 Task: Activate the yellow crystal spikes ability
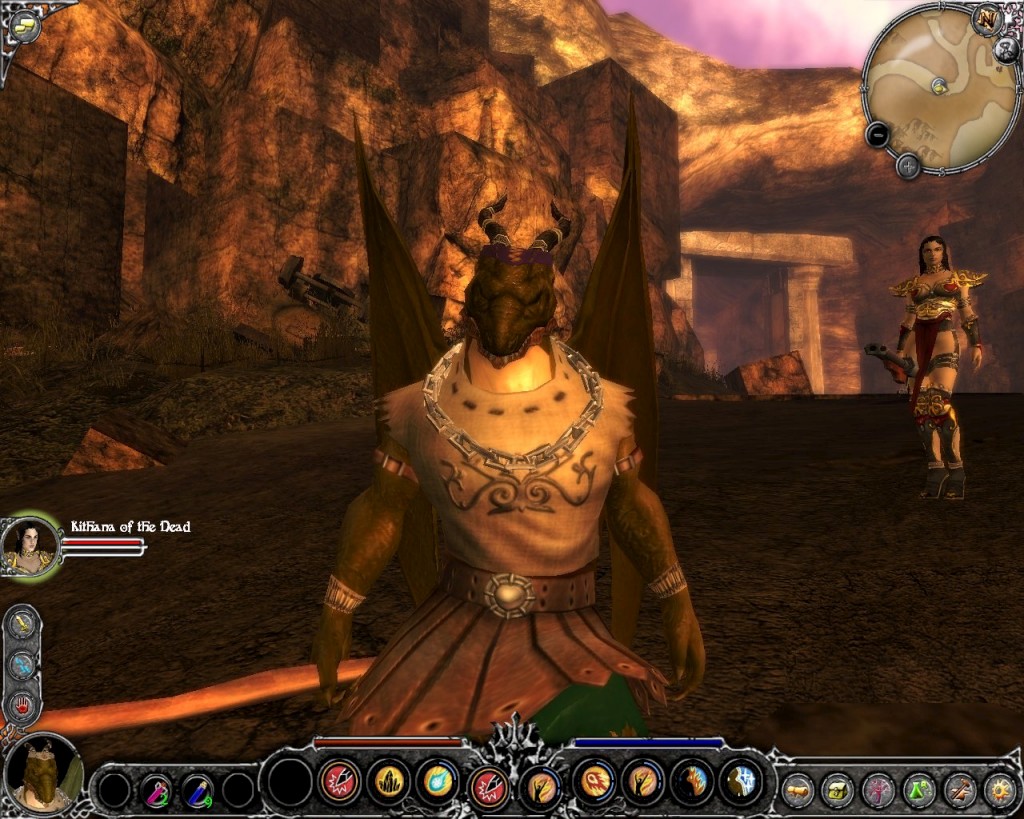(x=389, y=780)
